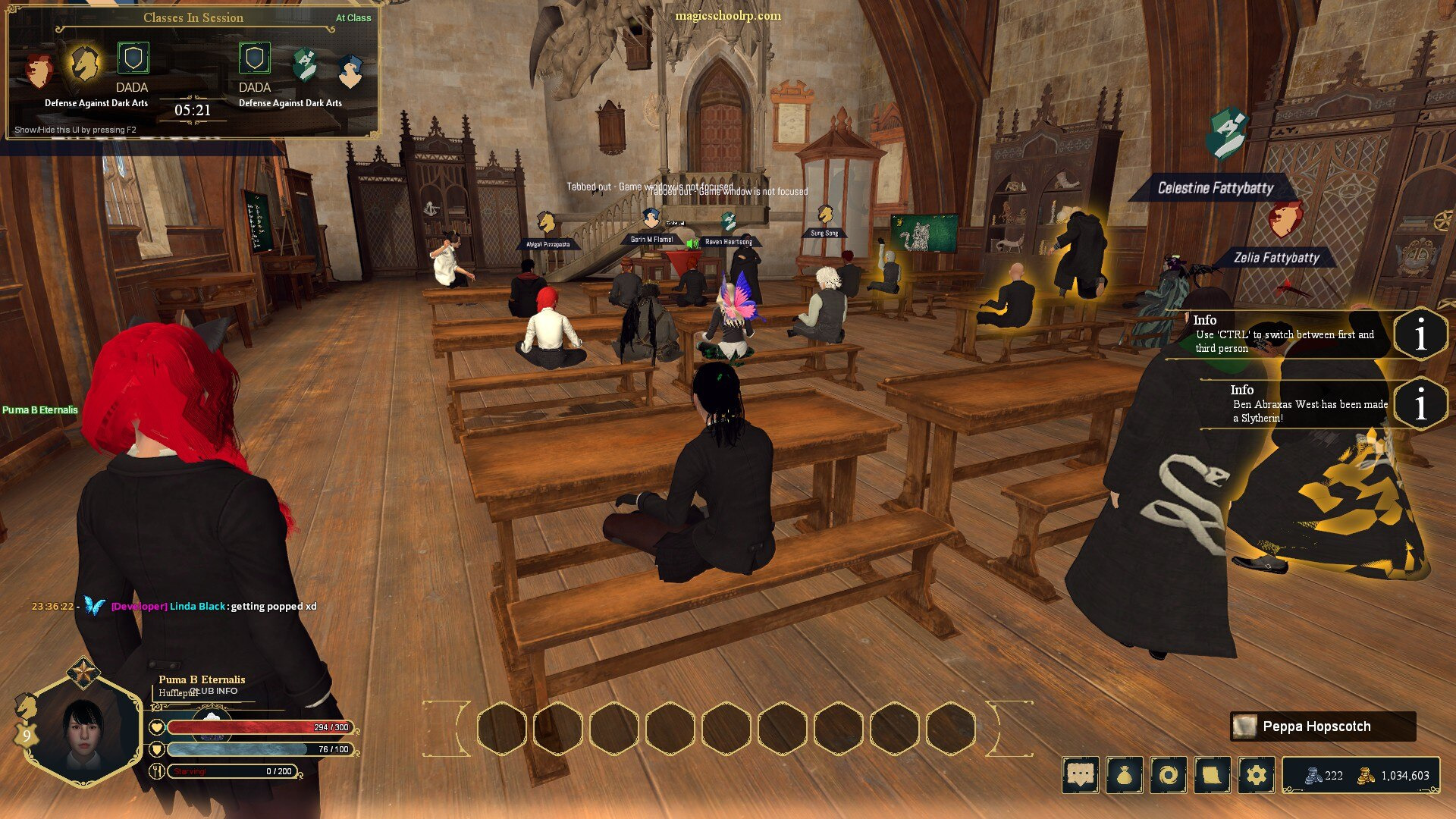1456x819 pixels.
Task: Click the Ravenclaw eagle crest in class panel
Action: click(x=350, y=71)
